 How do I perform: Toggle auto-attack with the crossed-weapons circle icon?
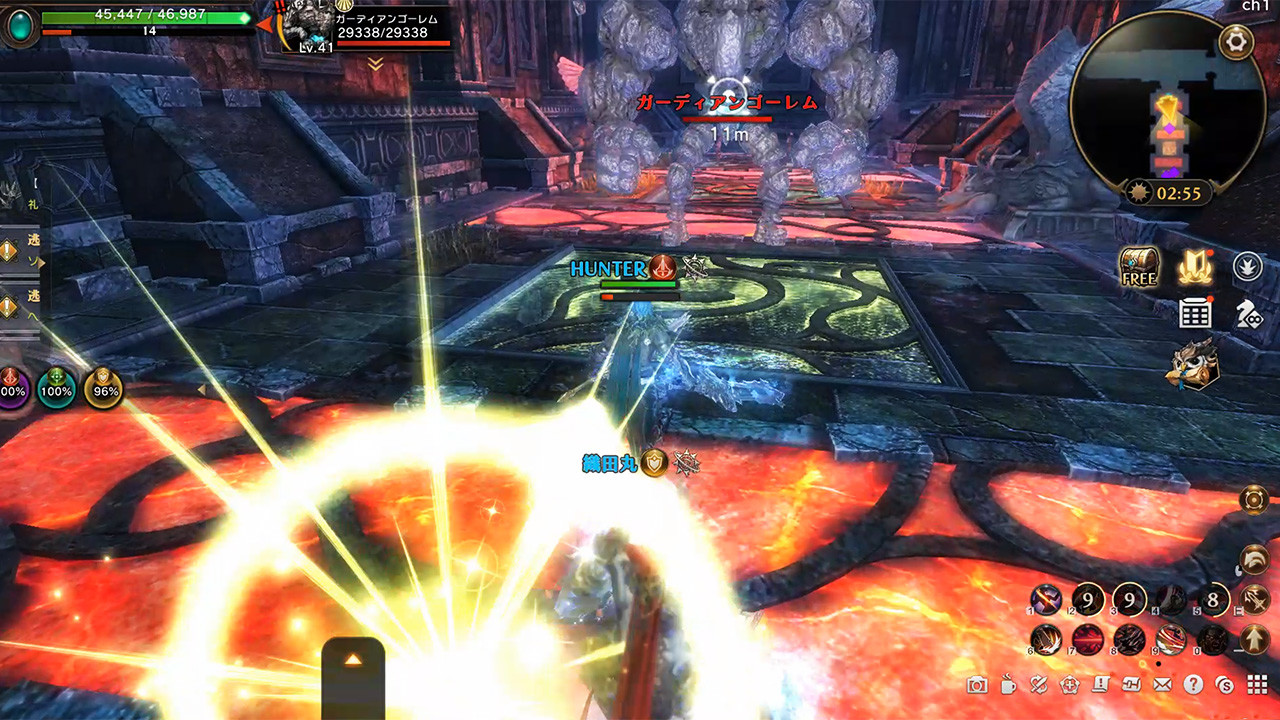1254,598
